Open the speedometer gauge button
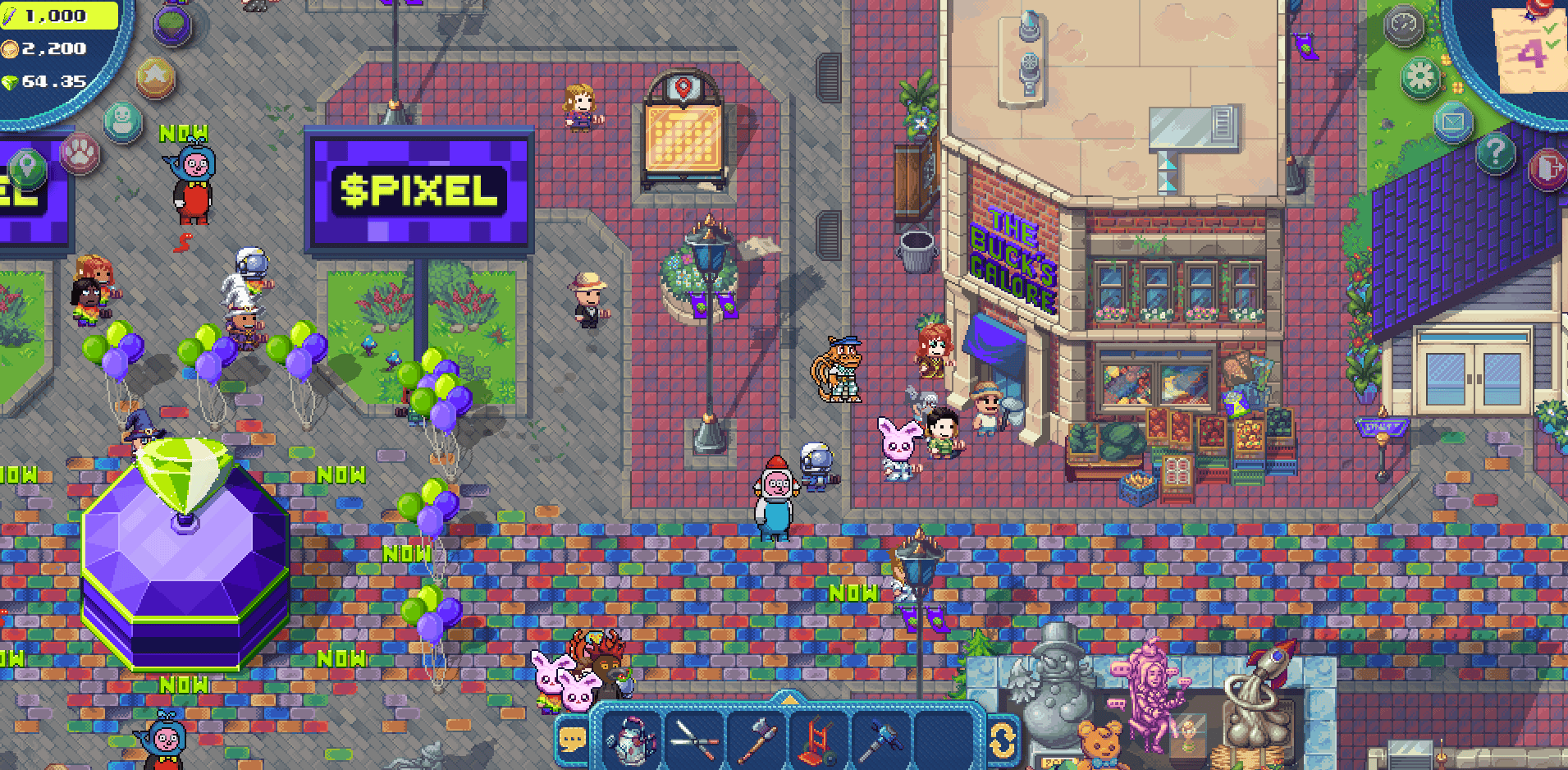 (1403, 27)
